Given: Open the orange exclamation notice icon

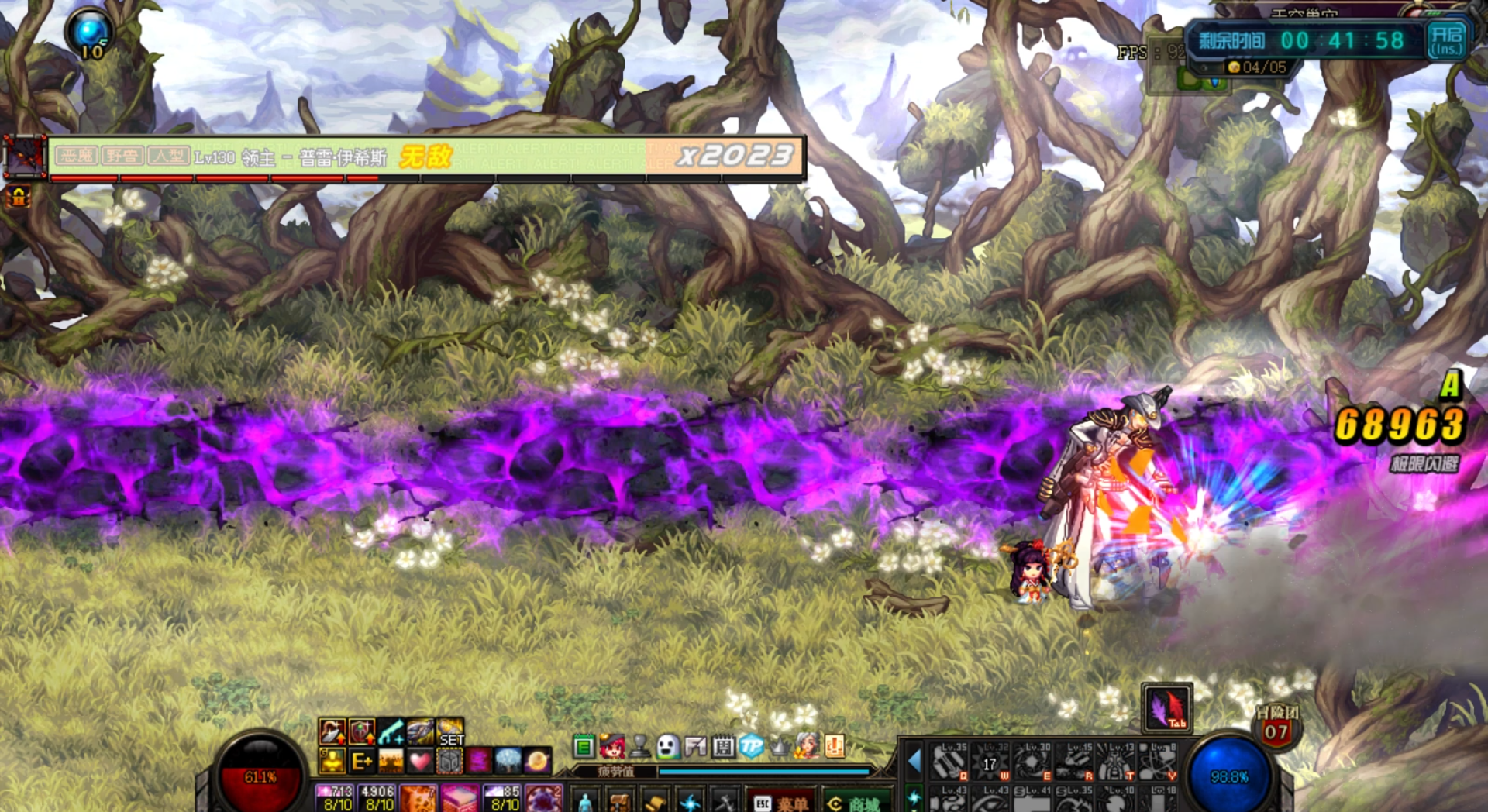Looking at the screenshot, I should (835, 747).
